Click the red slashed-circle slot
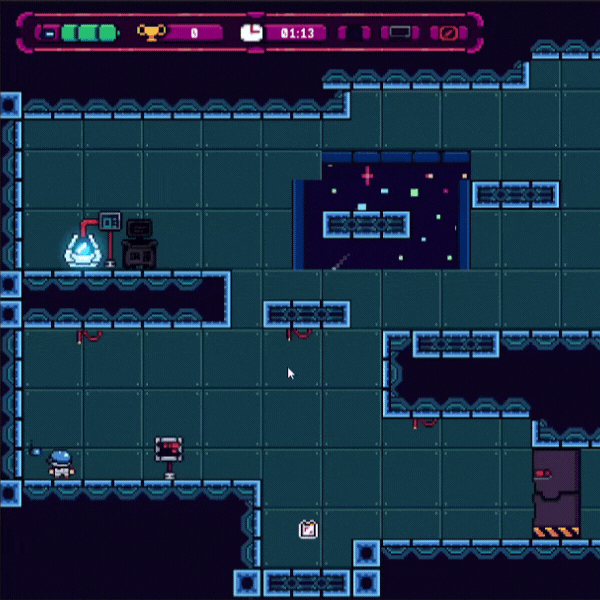This screenshot has height=600, width=600. pyautogui.click(x=449, y=33)
